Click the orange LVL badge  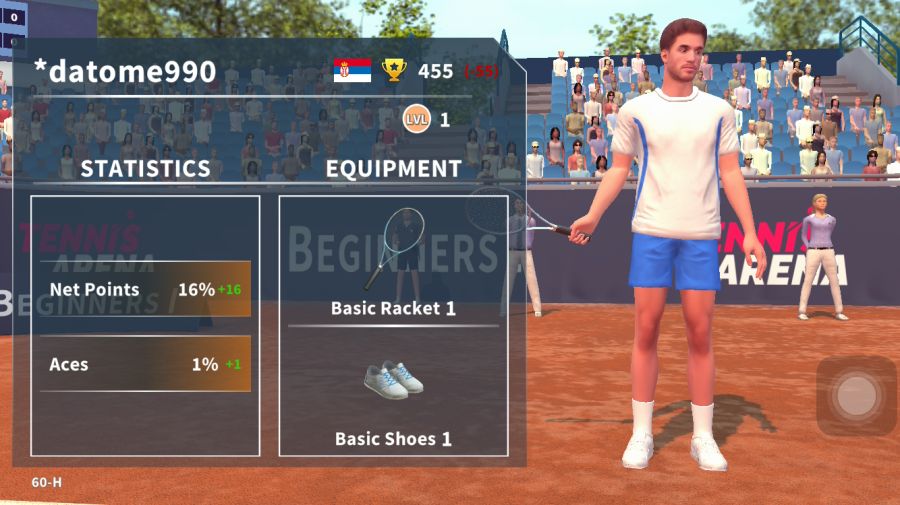pos(416,120)
